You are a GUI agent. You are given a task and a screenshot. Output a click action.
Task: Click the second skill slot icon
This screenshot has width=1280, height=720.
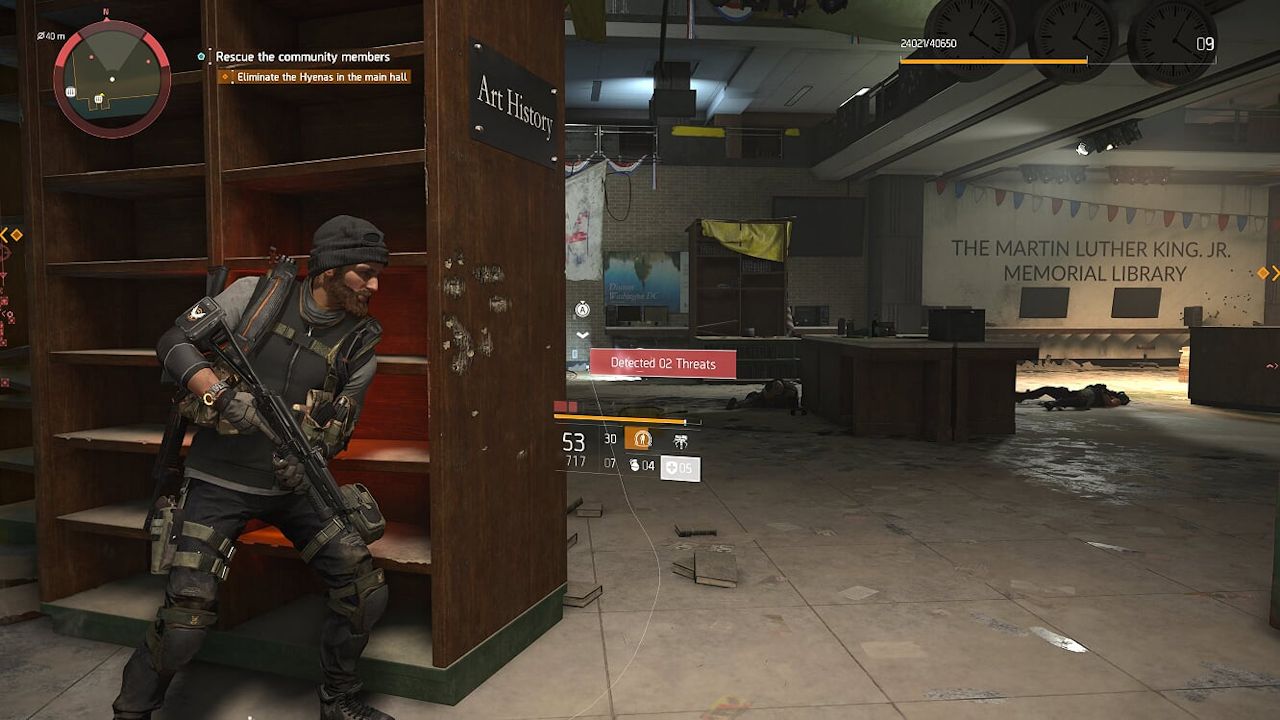[x=681, y=439]
